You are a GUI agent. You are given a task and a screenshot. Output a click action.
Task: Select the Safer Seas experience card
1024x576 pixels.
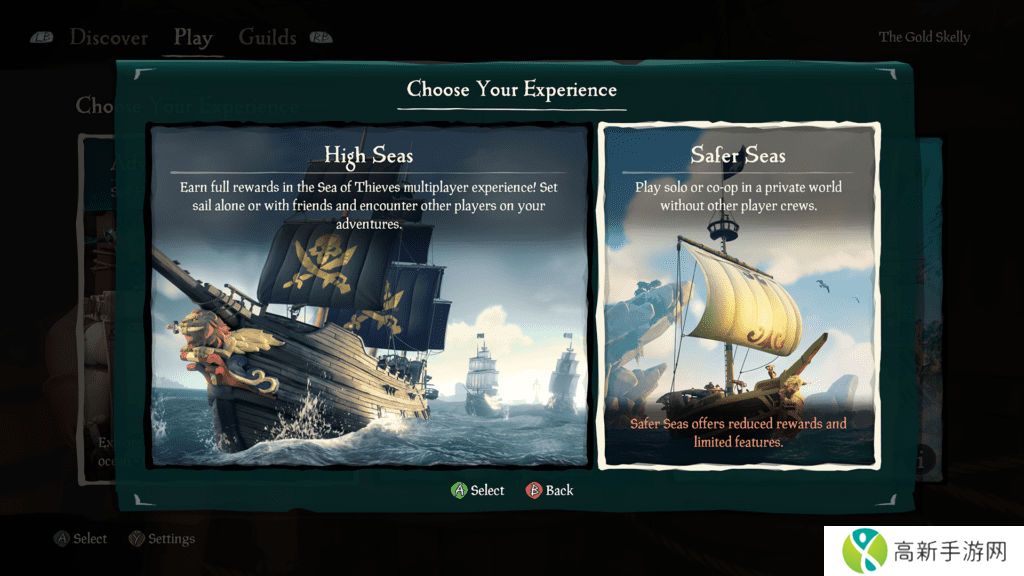click(x=738, y=295)
